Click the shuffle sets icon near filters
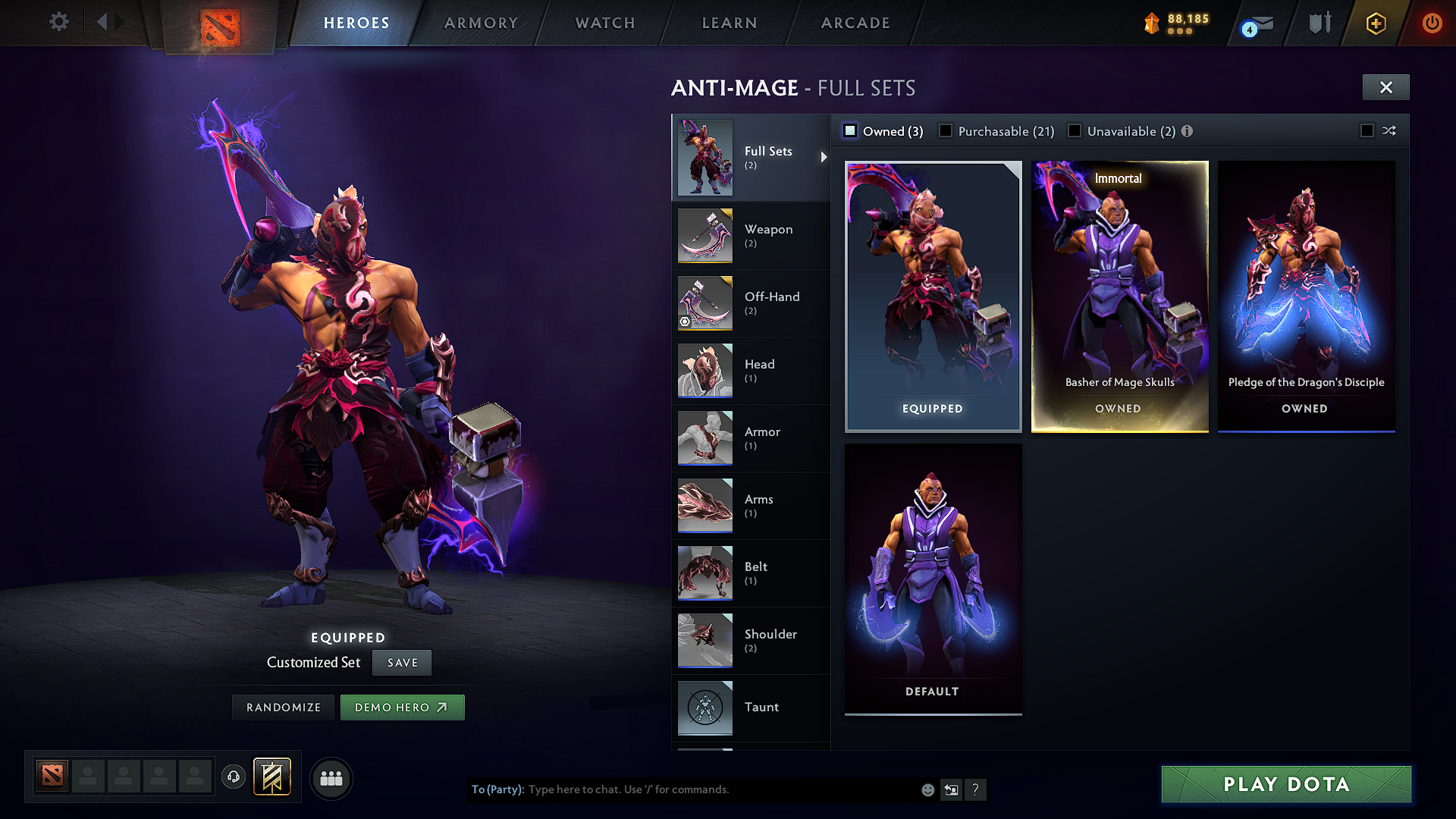This screenshot has width=1456, height=819. click(x=1390, y=130)
